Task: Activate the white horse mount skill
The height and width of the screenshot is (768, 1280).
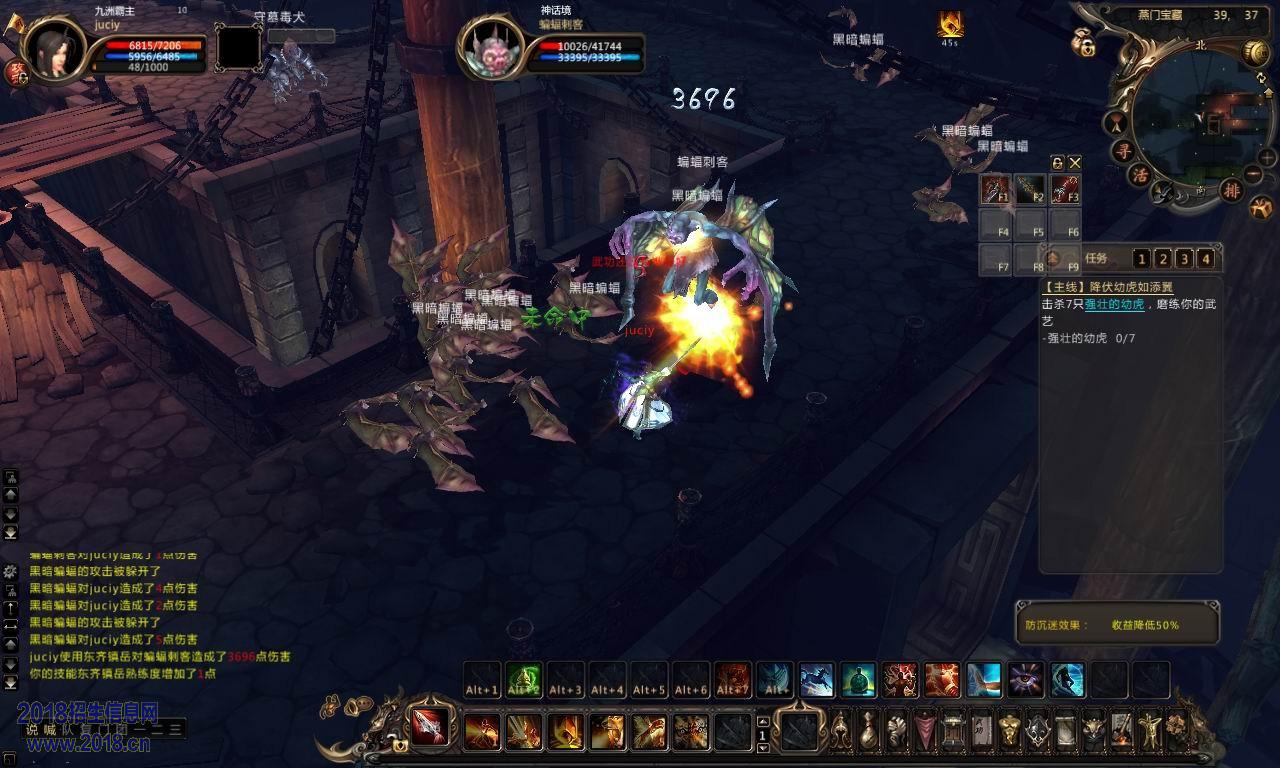Action: click(x=816, y=679)
